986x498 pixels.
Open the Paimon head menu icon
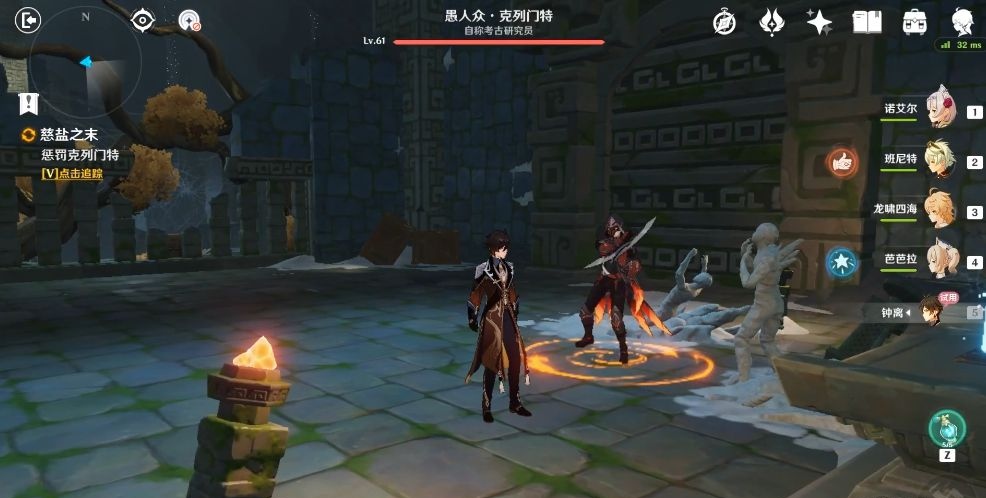pyautogui.click(x=963, y=22)
